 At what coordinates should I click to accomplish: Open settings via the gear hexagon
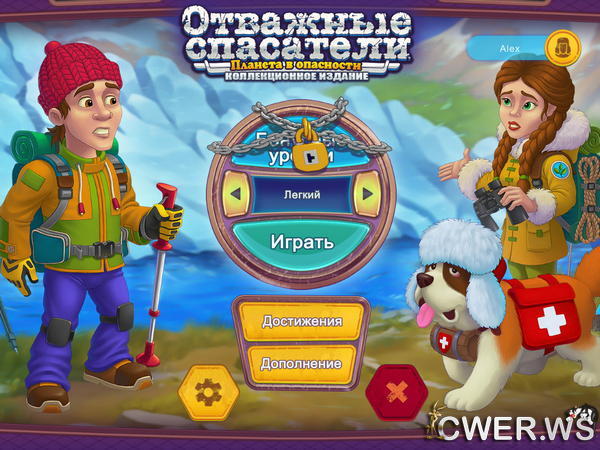pyautogui.click(x=208, y=392)
